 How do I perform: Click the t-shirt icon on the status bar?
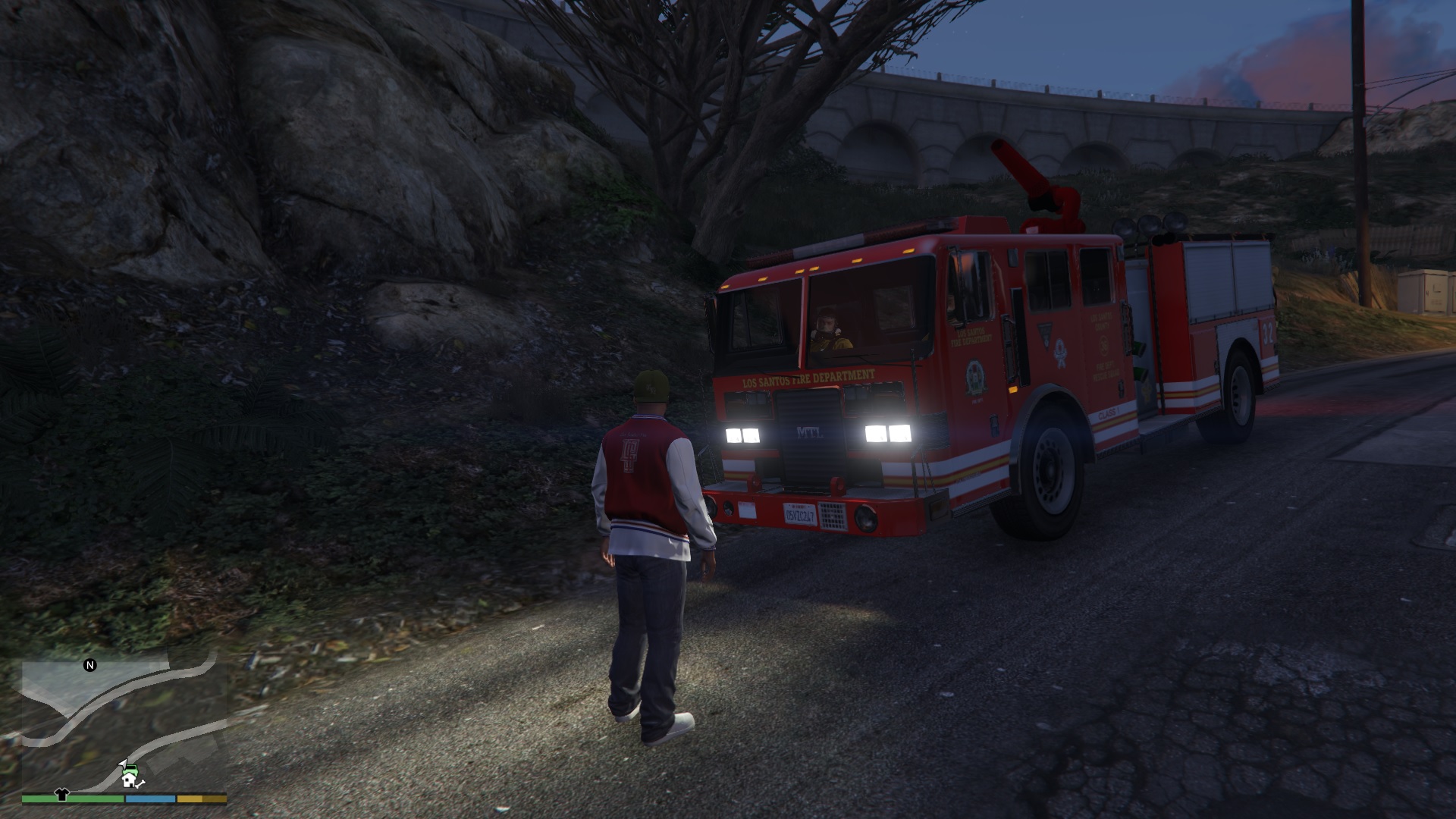point(62,797)
